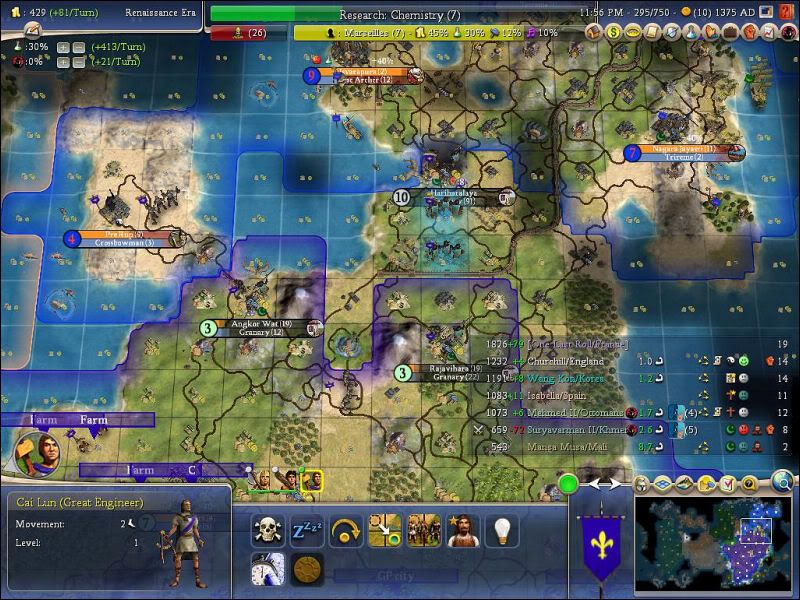Select the Great Engineer portrait action
This screenshot has height=600, width=800.
coord(462,530)
